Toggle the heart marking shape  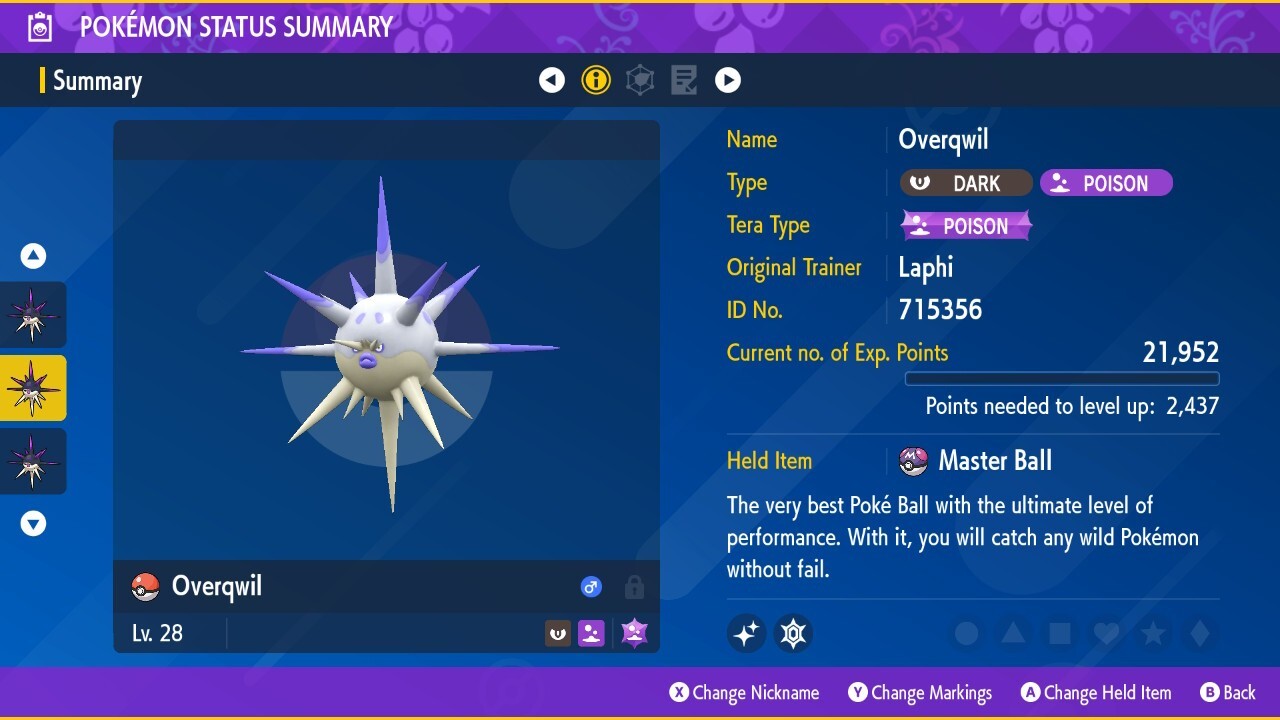(1106, 633)
